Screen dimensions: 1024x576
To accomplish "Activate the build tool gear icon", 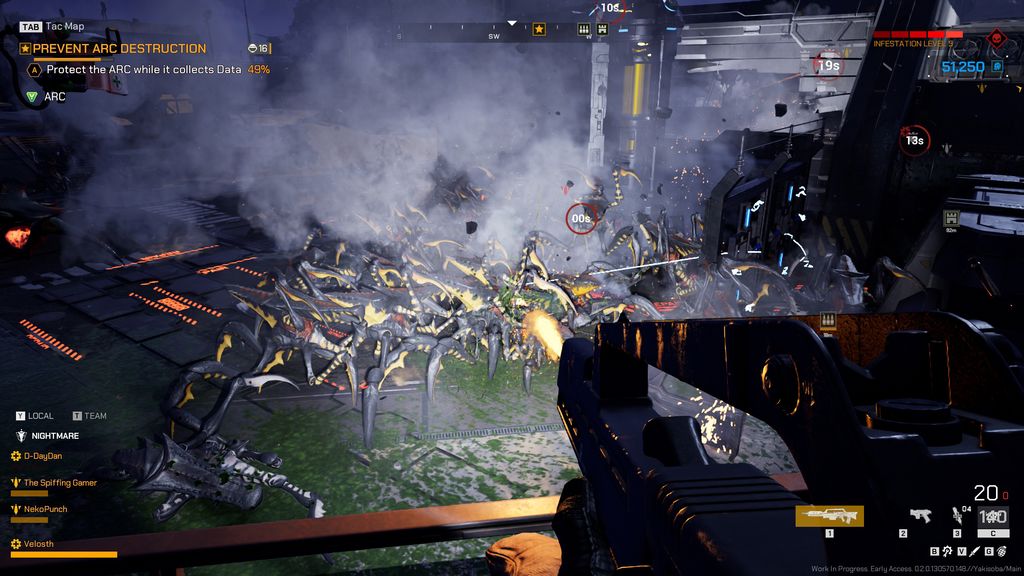I will pyautogui.click(x=946, y=551).
